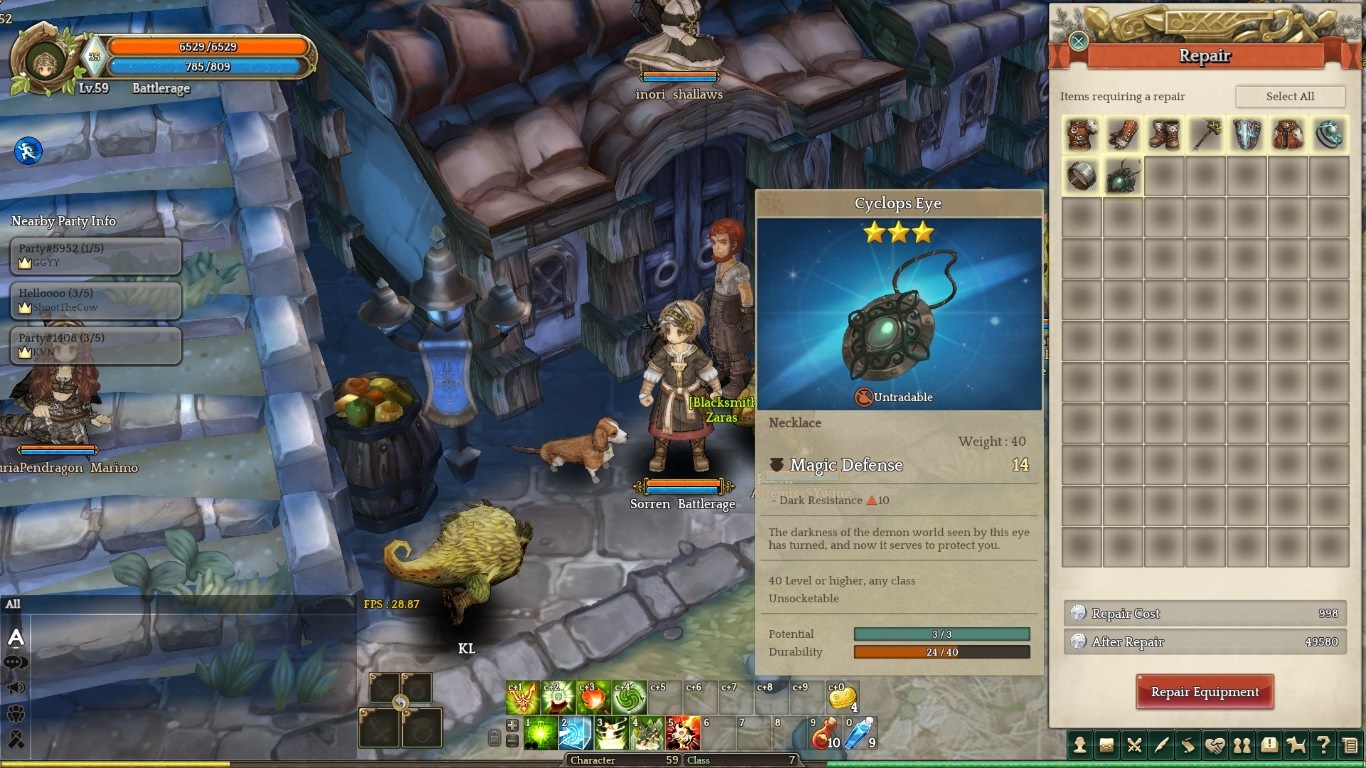Use the gold bar item in slot c+0

842,697
